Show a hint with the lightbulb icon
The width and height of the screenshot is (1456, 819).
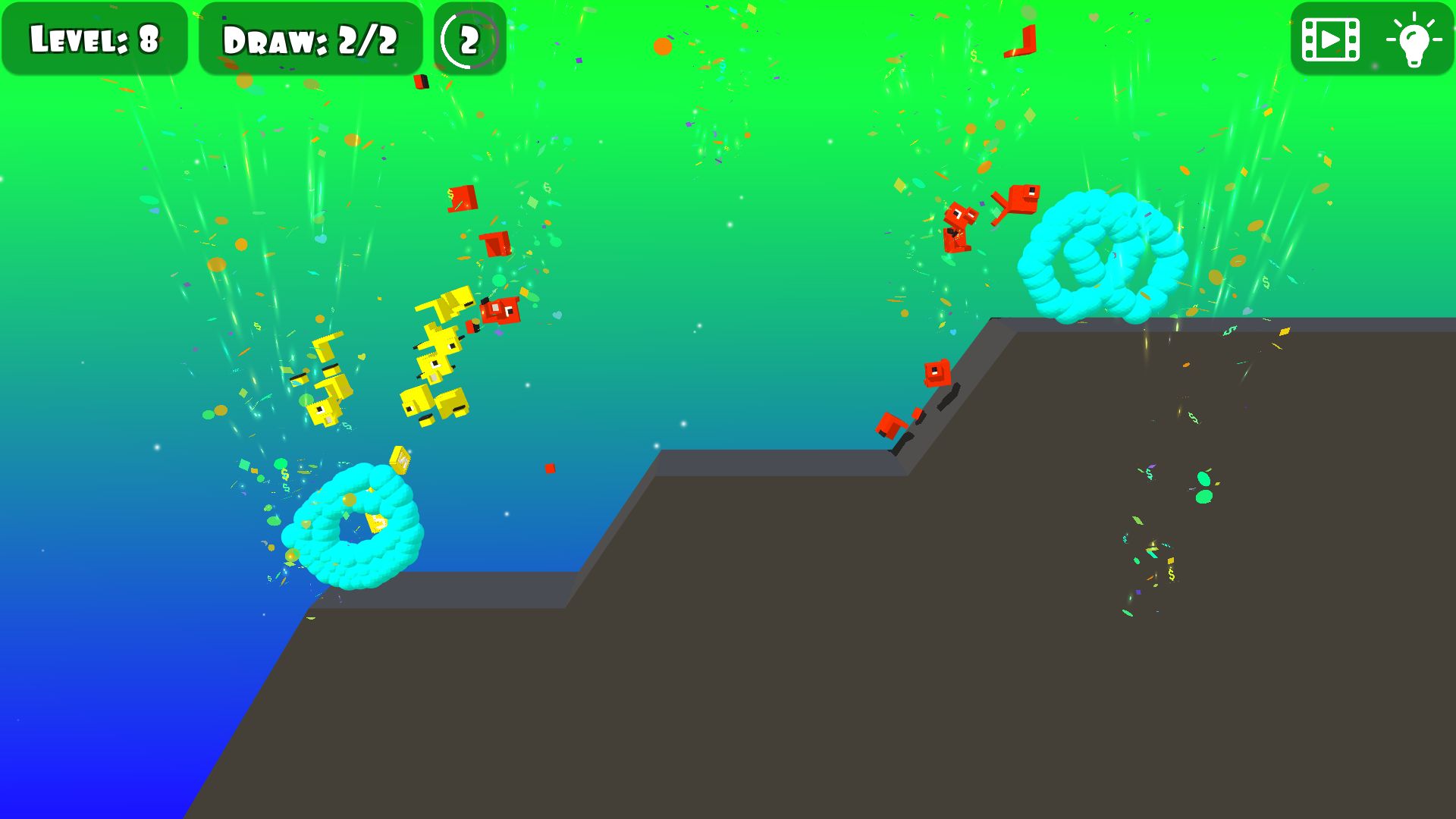[1414, 39]
